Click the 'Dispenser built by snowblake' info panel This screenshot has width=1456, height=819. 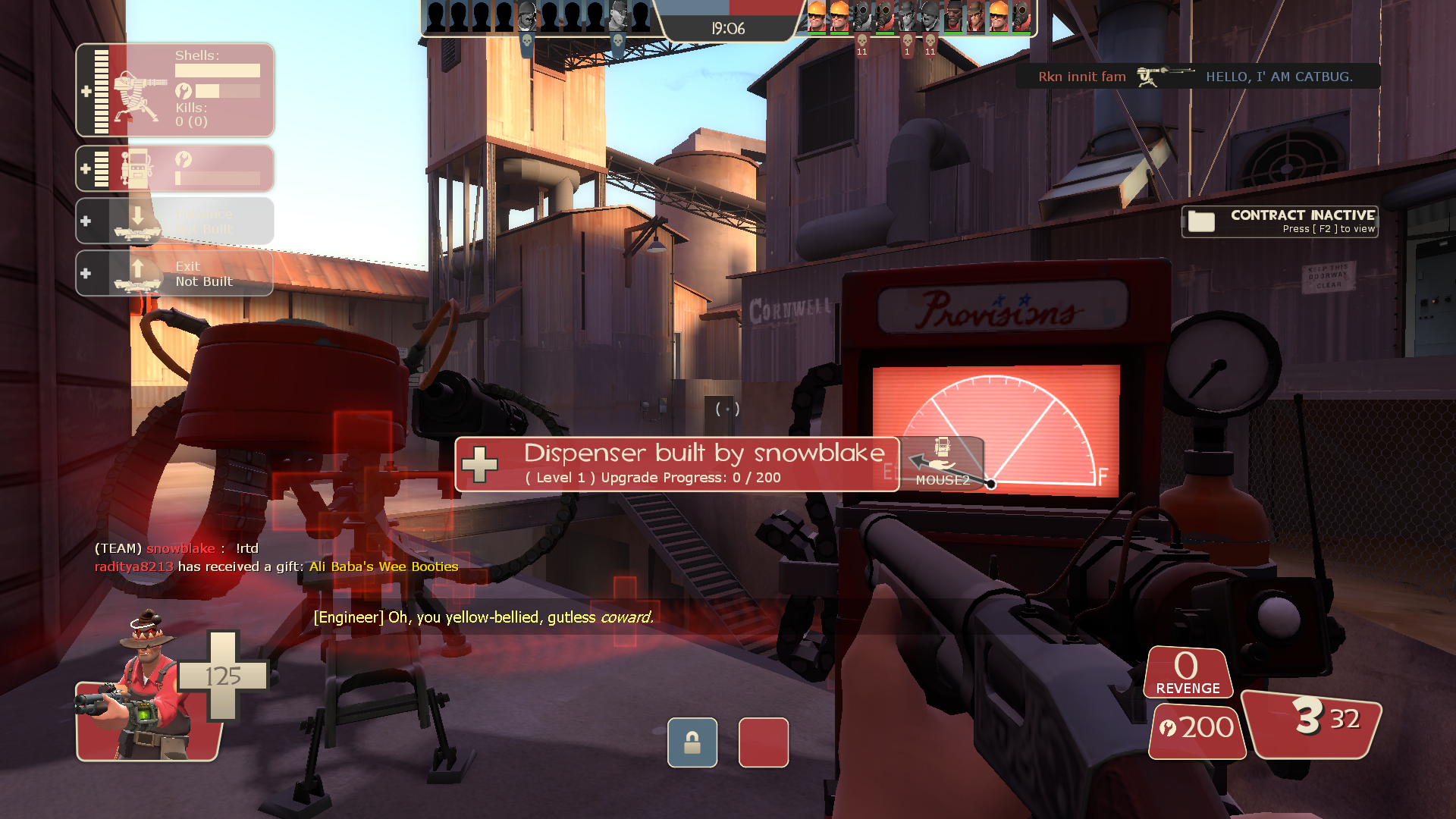click(676, 463)
